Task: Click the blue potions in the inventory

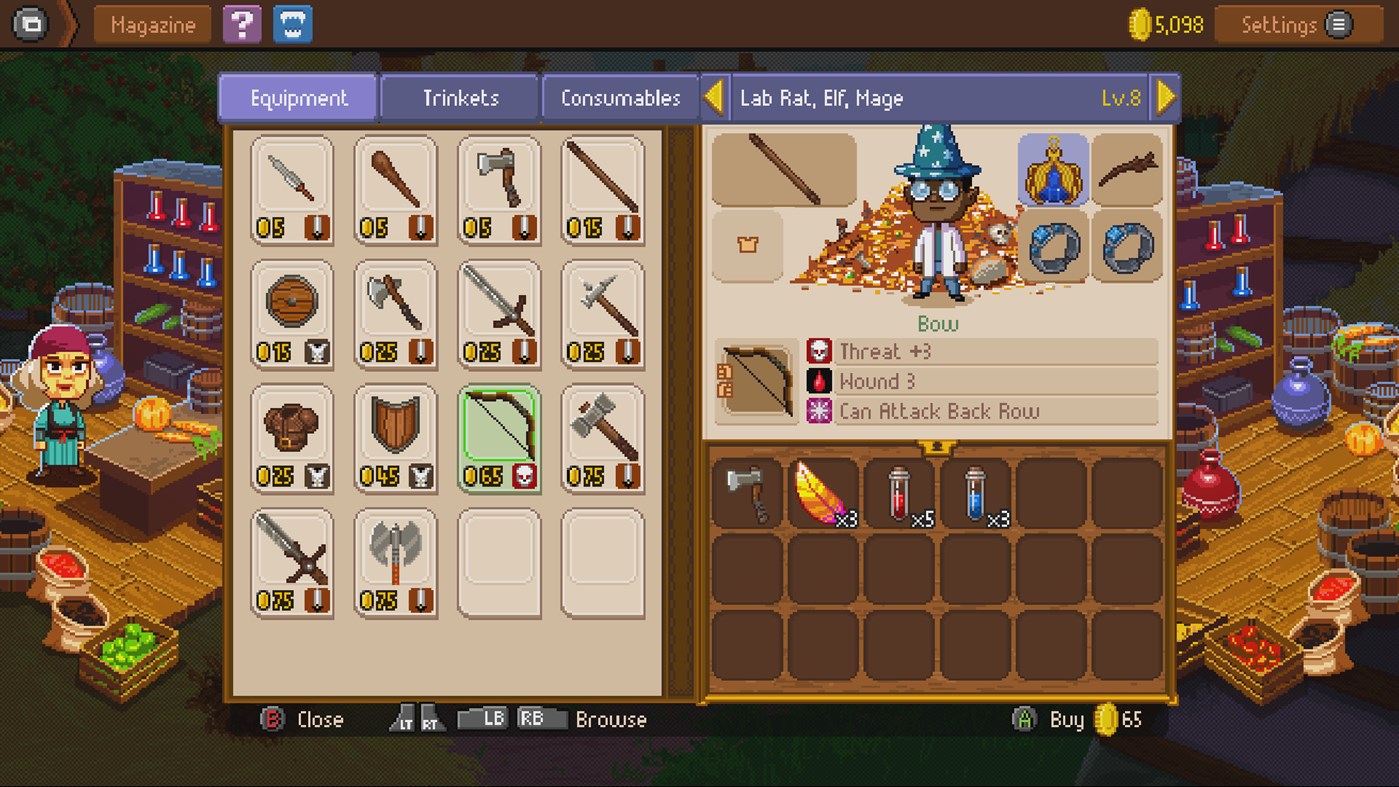Action: pos(976,491)
